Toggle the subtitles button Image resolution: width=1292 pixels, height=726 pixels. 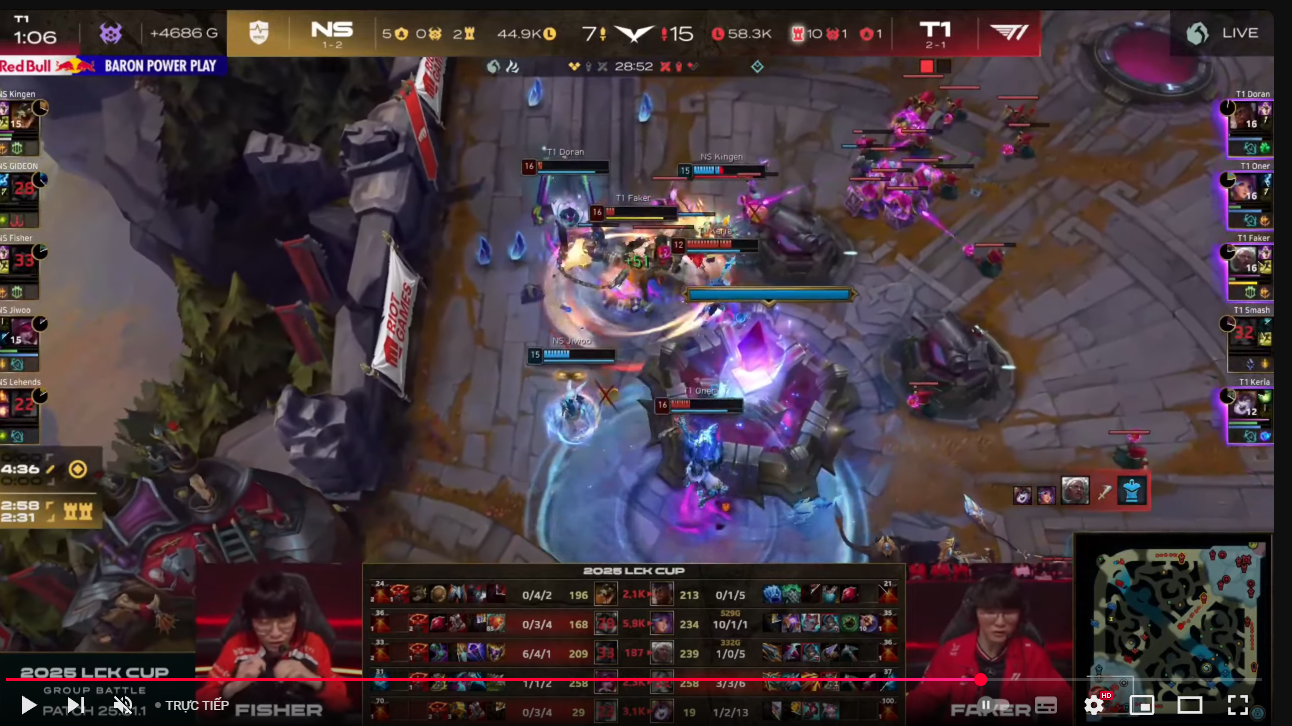[x=1046, y=705]
